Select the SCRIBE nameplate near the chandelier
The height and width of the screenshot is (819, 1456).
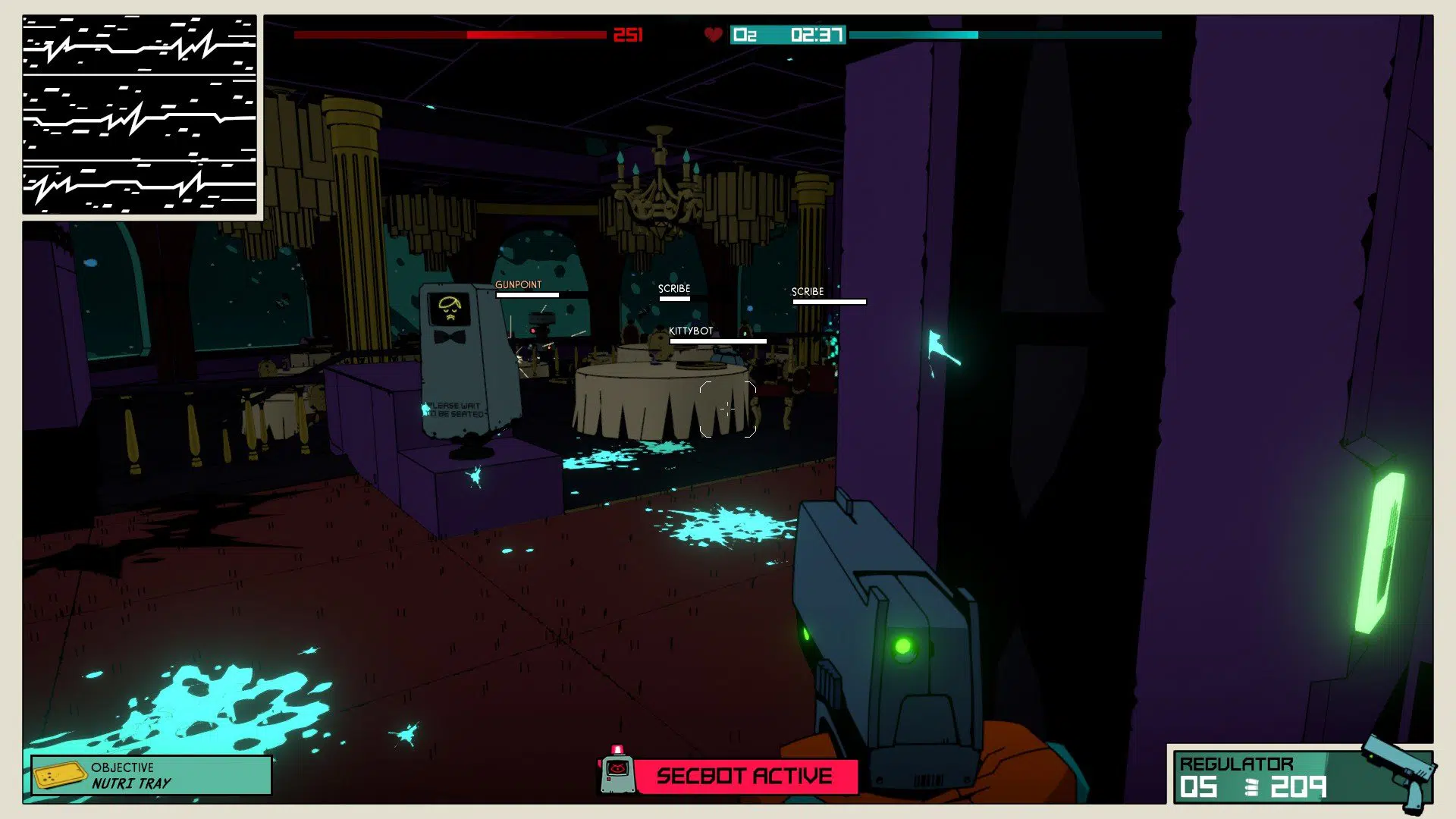(673, 289)
